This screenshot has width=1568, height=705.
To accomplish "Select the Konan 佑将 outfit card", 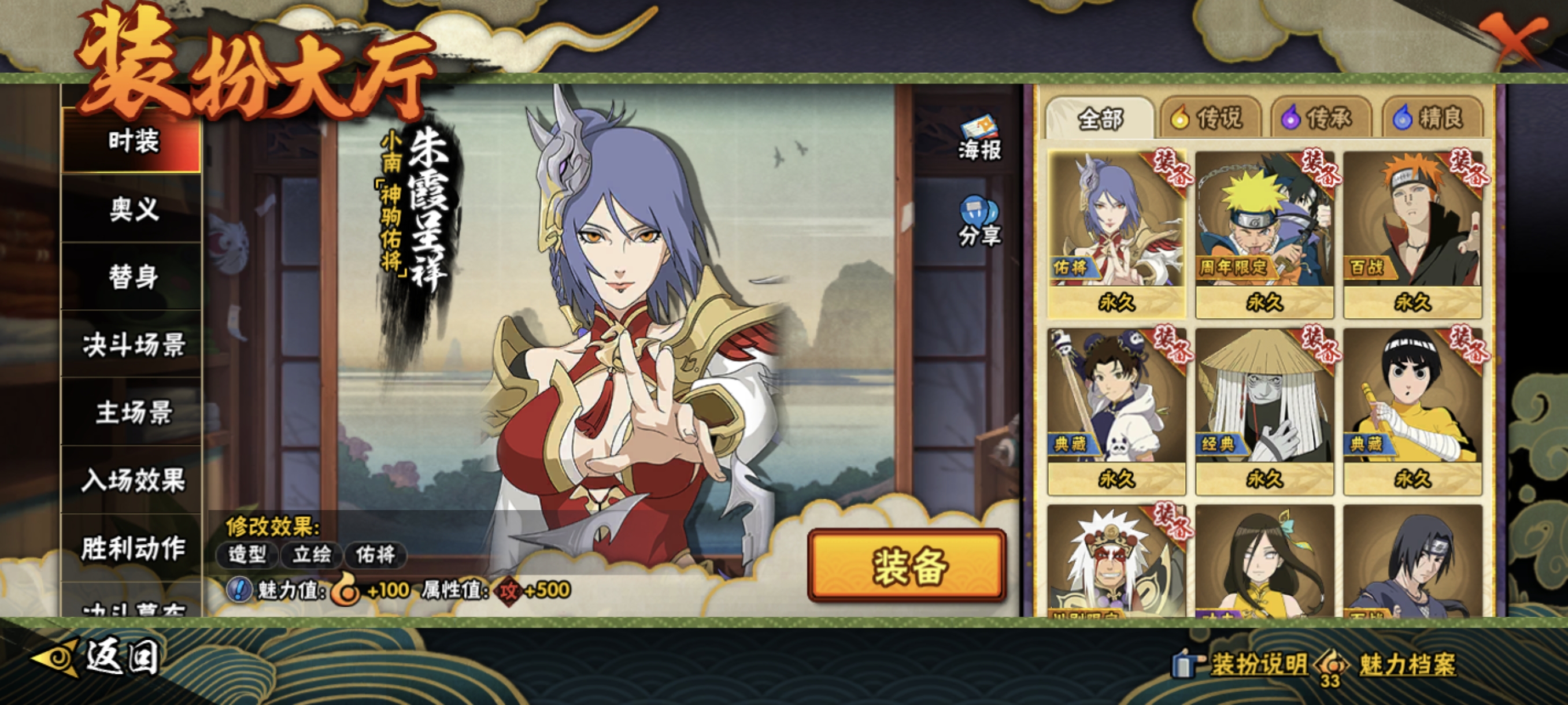I will click(x=1116, y=234).
